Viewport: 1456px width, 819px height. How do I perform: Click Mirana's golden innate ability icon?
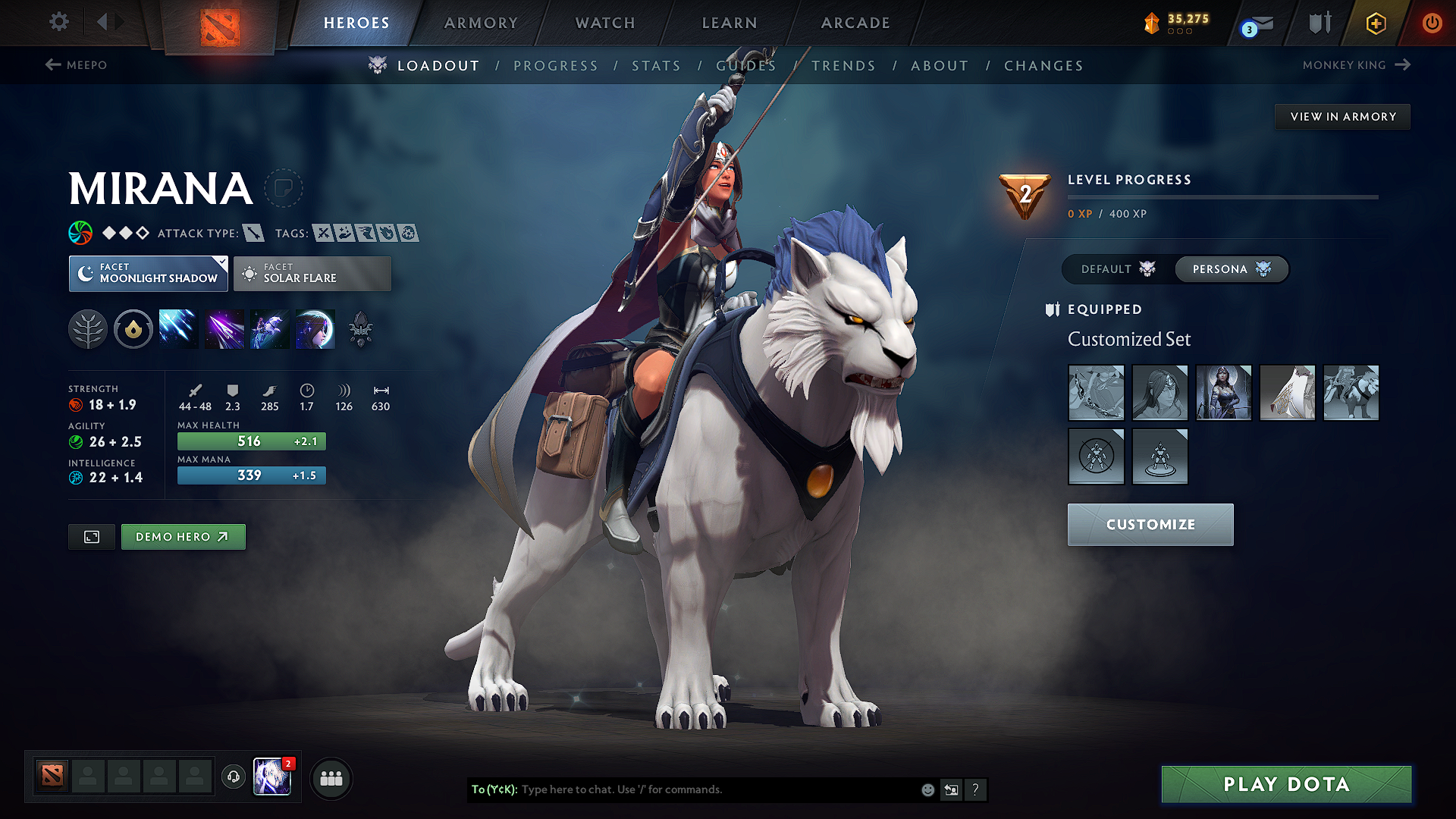[x=133, y=328]
